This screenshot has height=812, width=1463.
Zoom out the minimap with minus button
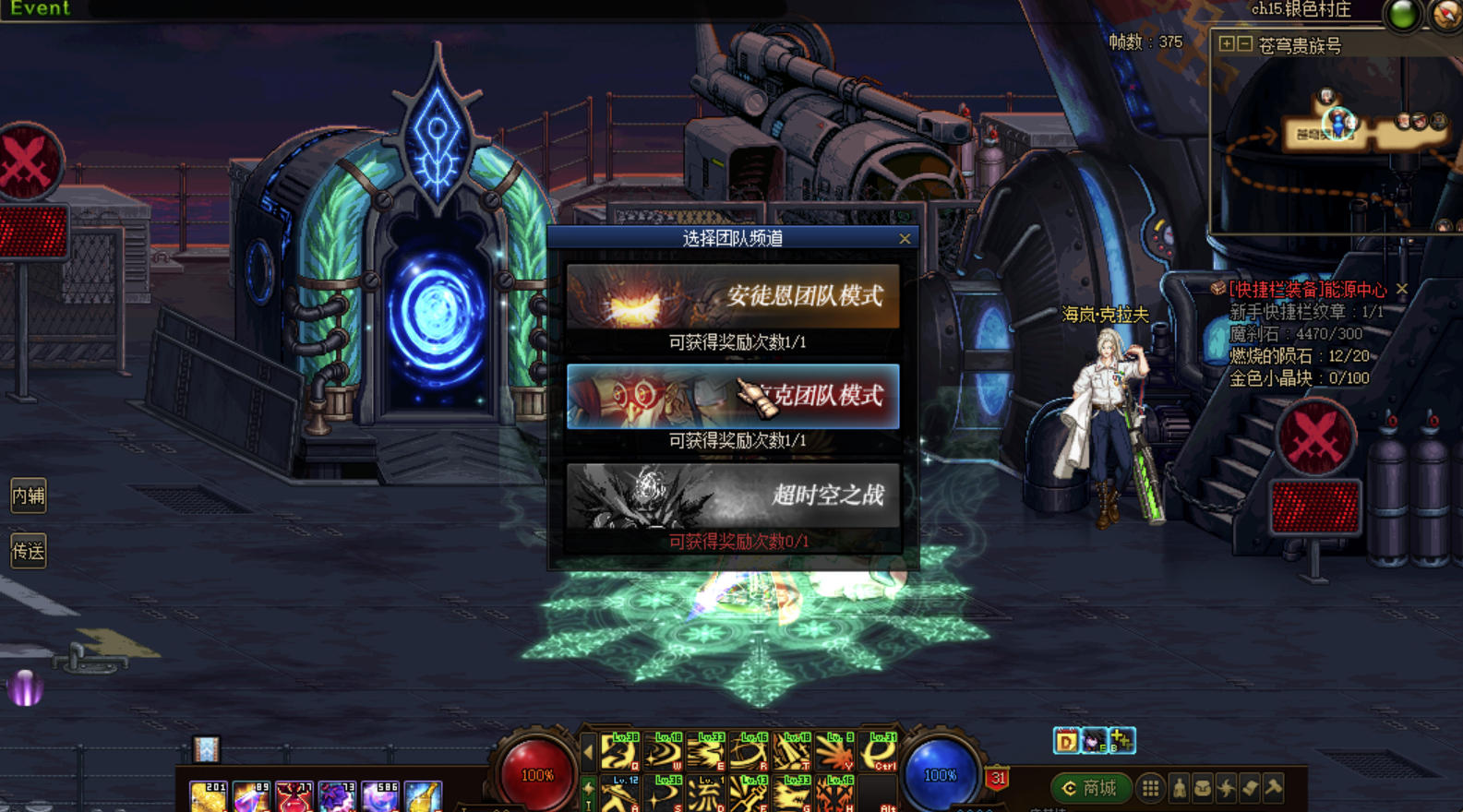click(1244, 44)
